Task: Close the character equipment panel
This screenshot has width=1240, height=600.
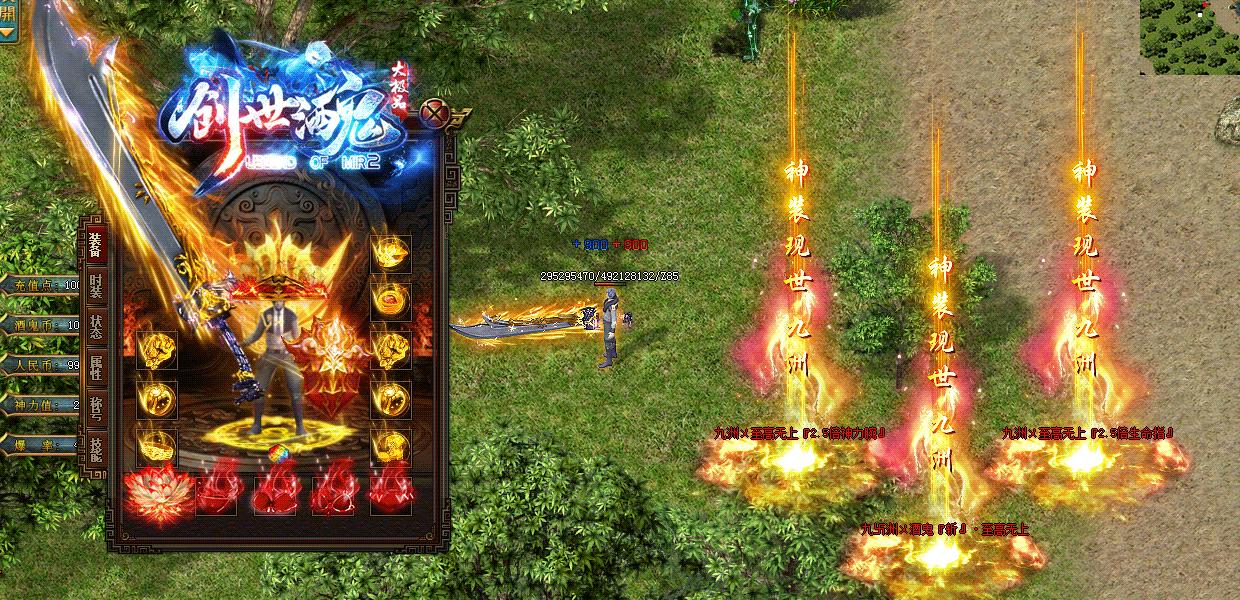Action: (x=434, y=112)
